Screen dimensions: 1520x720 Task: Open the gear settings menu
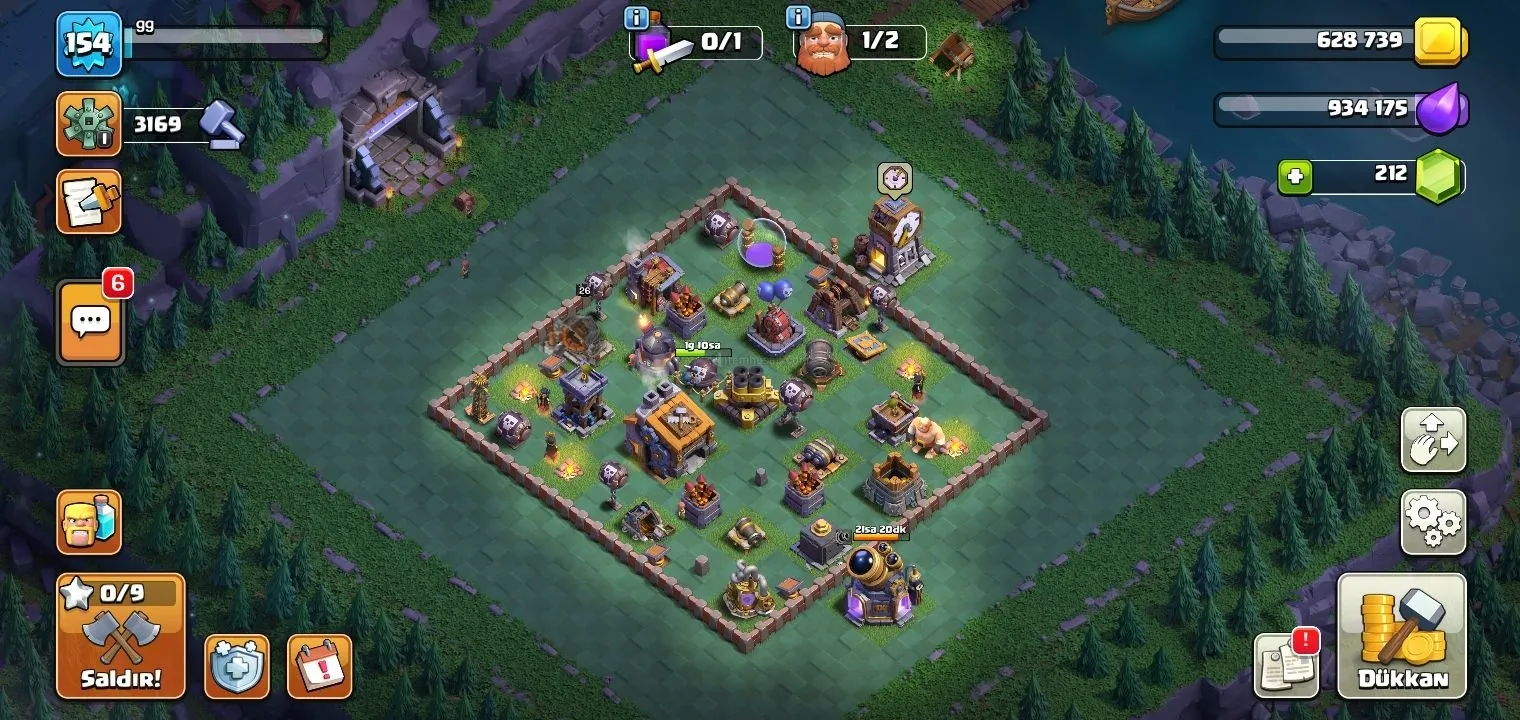pyautogui.click(x=1433, y=522)
